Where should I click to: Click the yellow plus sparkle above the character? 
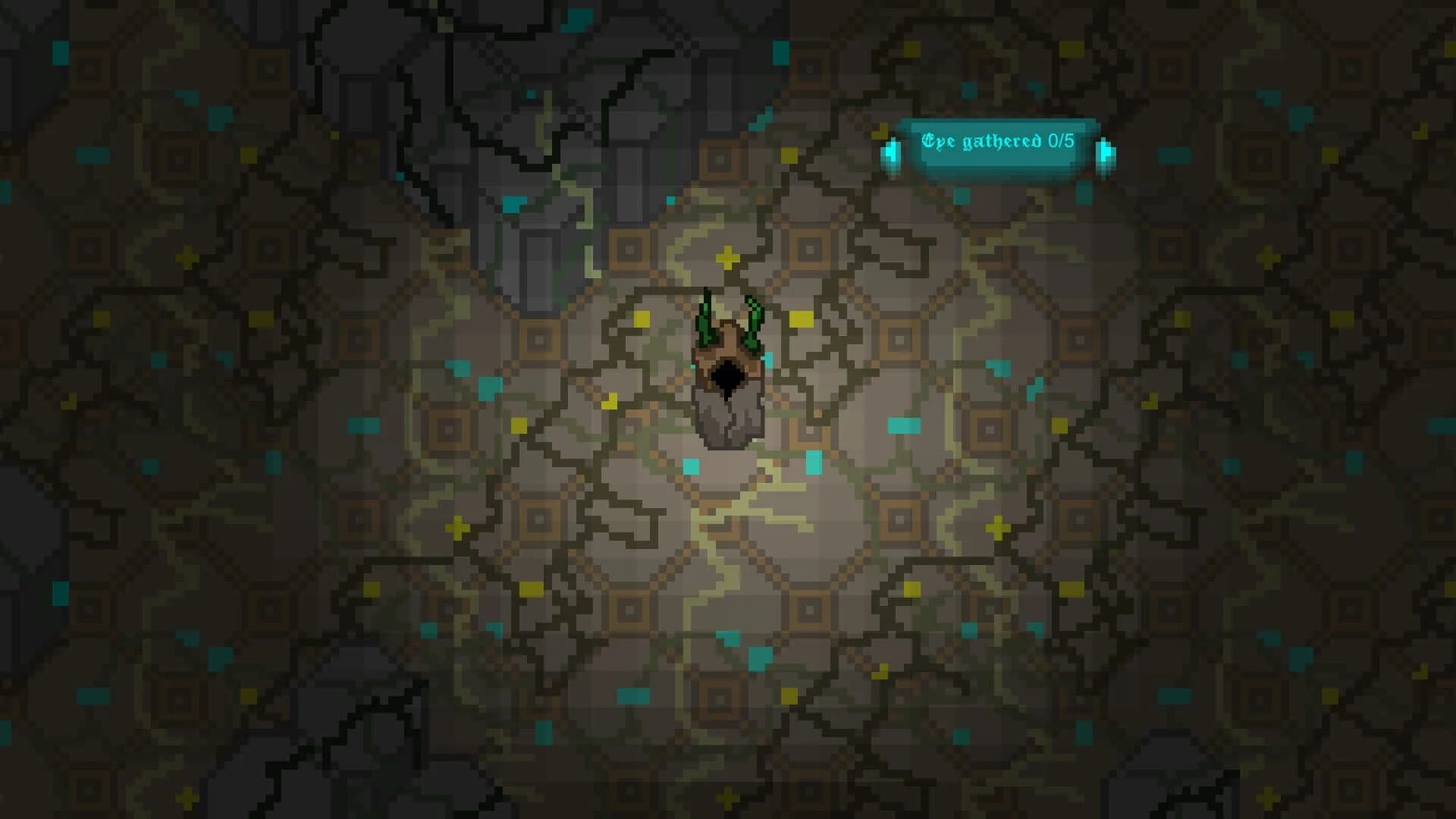pos(728,258)
